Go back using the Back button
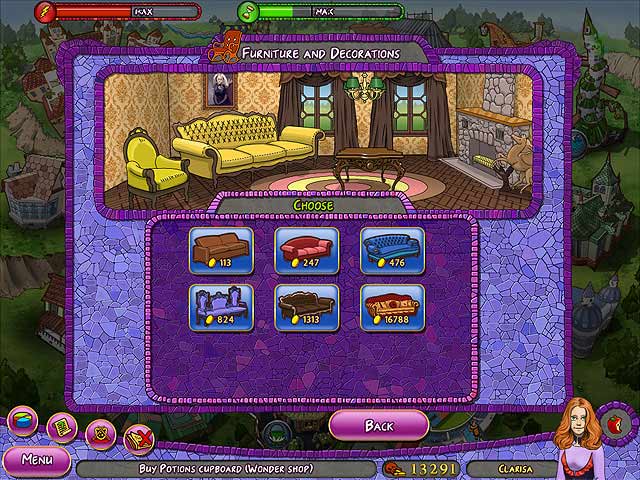This screenshot has height=480, width=640. pyautogui.click(x=379, y=426)
